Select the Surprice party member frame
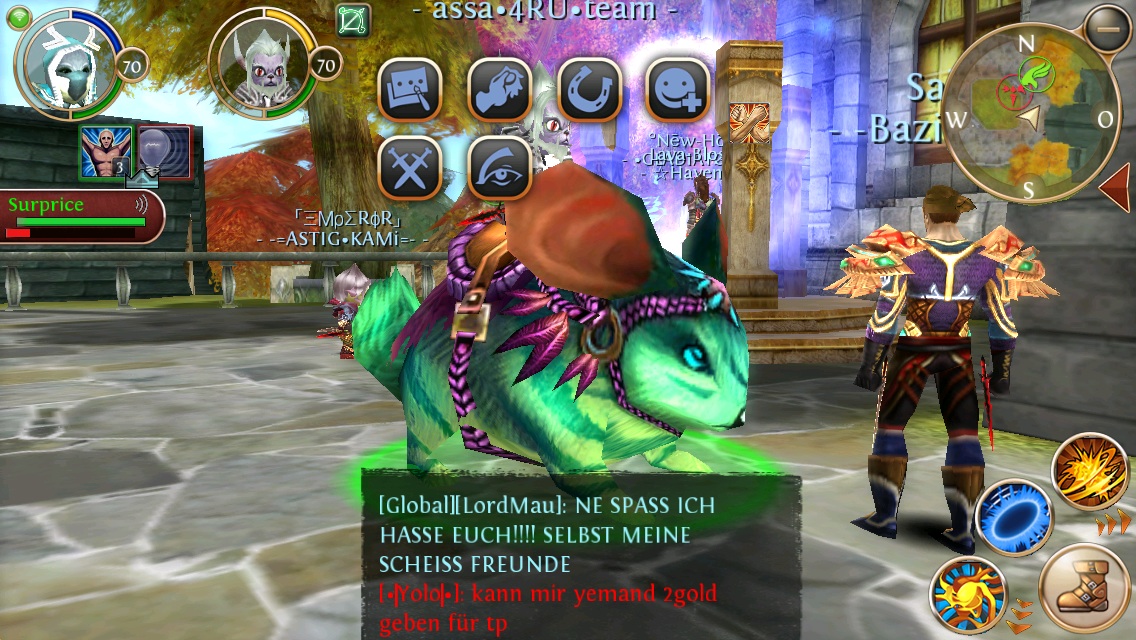The width and height of the screenshot is (1136, 640). click(80, 216)
